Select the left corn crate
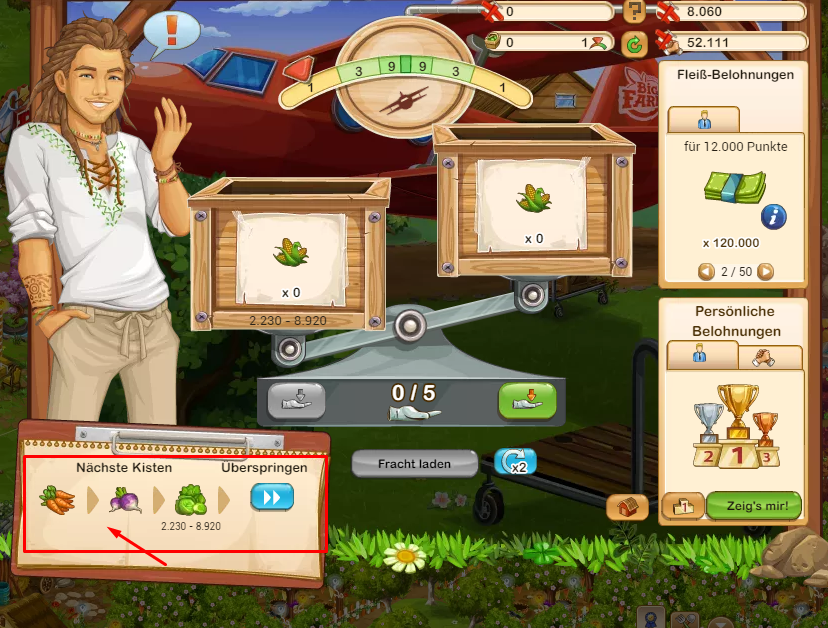Image resolution: width=828 pixels, height=628 pixels. click(x=289, y=253)
